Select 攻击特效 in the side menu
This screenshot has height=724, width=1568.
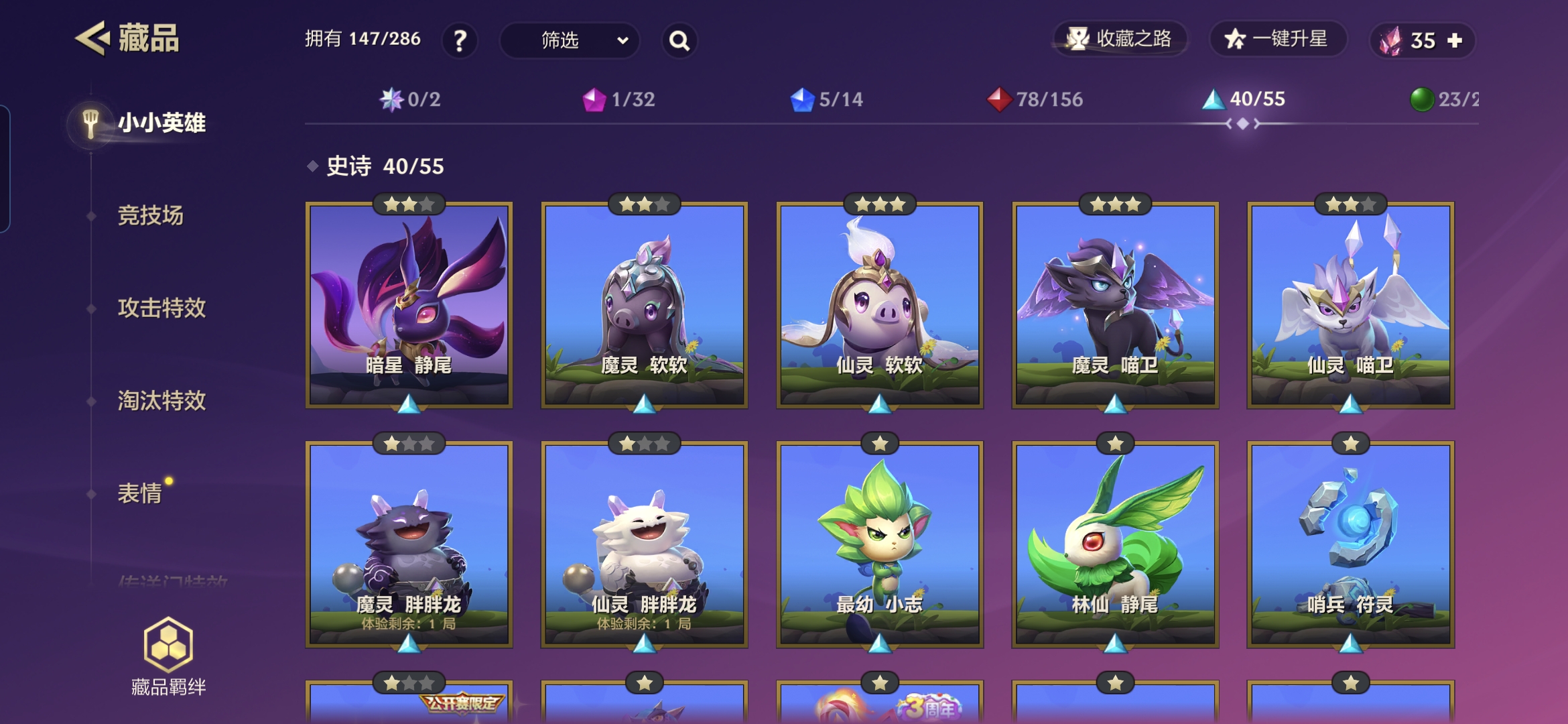click(x=161, y=308)
